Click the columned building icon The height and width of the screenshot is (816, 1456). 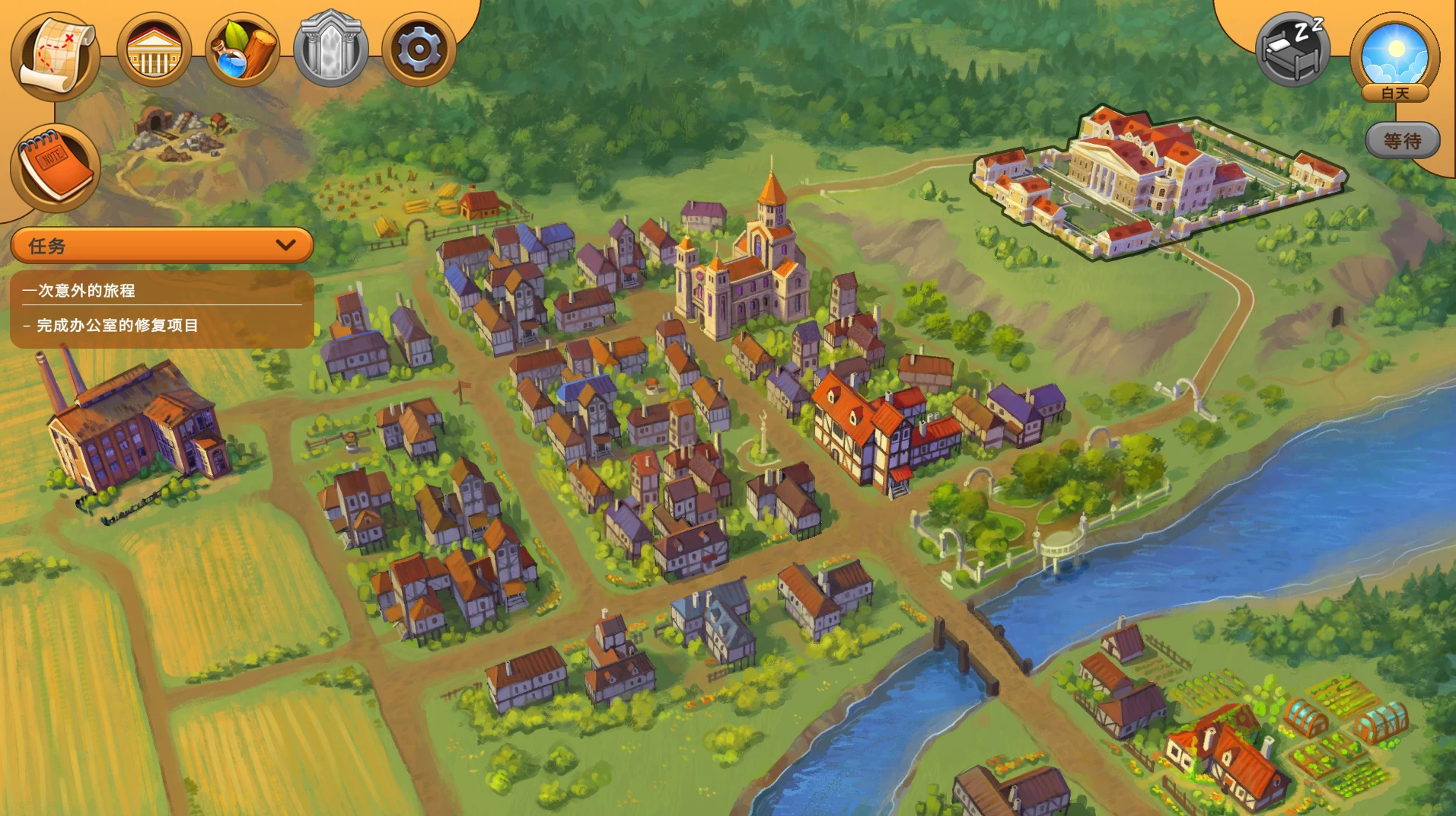tap(154, 51)
